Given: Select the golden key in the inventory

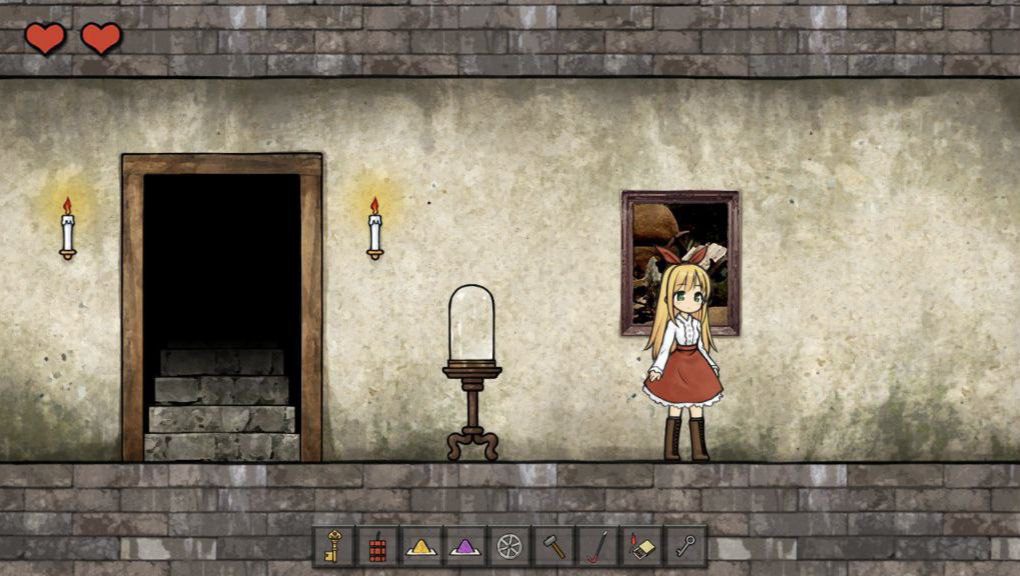Looking at the screenshot, I should (x=333, y=546).
